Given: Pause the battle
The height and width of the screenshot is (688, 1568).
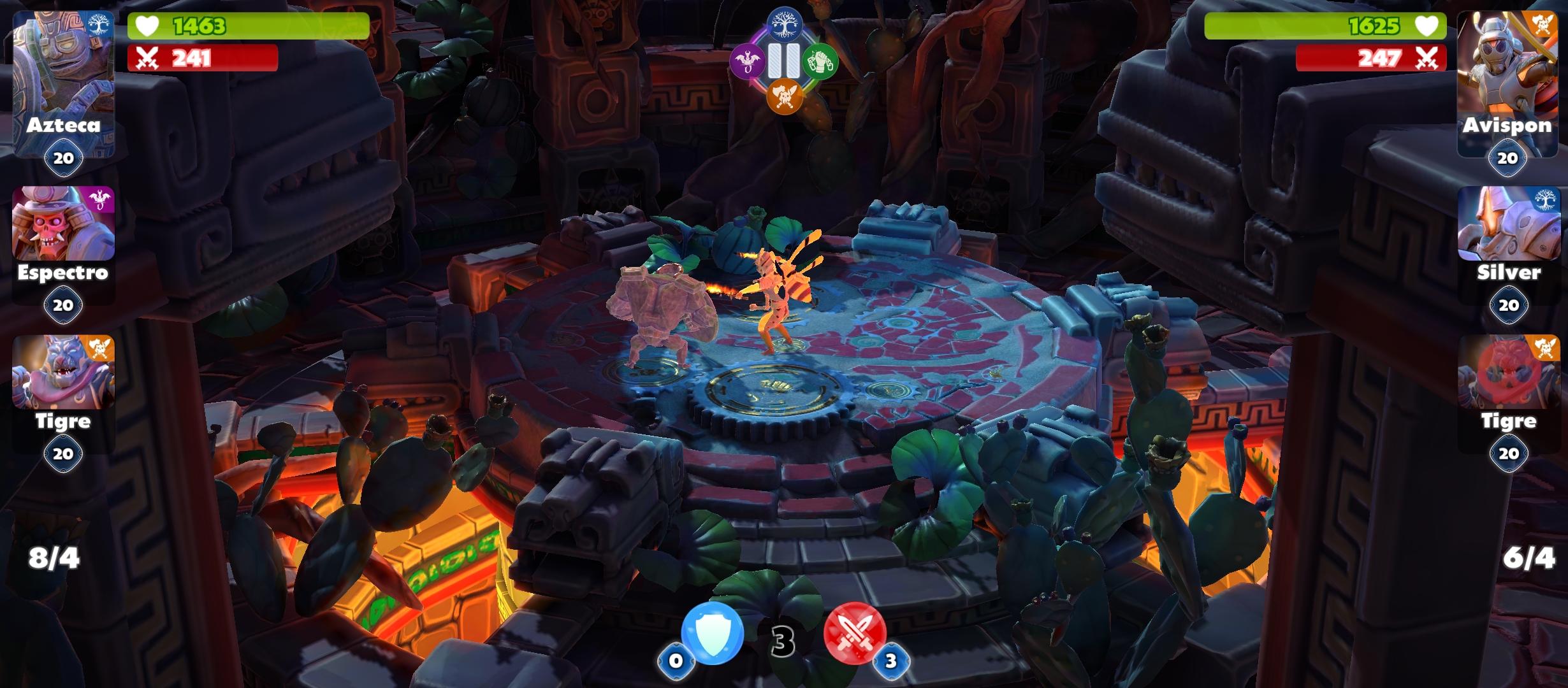Looking at the screenshot, I should pyautogui.click(x=783, y=61).
